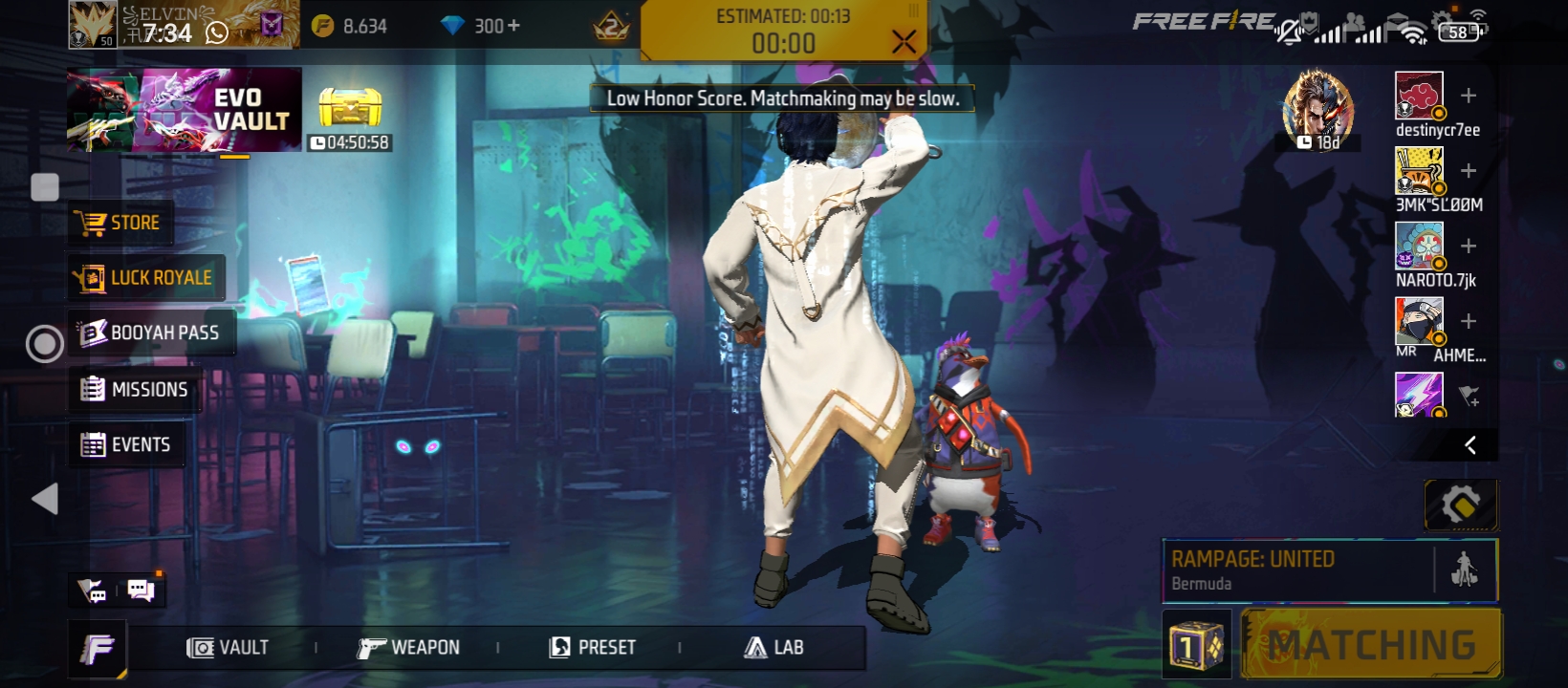Open the Evo Vault banner
Screen dimensions: 1568x688
185,110
